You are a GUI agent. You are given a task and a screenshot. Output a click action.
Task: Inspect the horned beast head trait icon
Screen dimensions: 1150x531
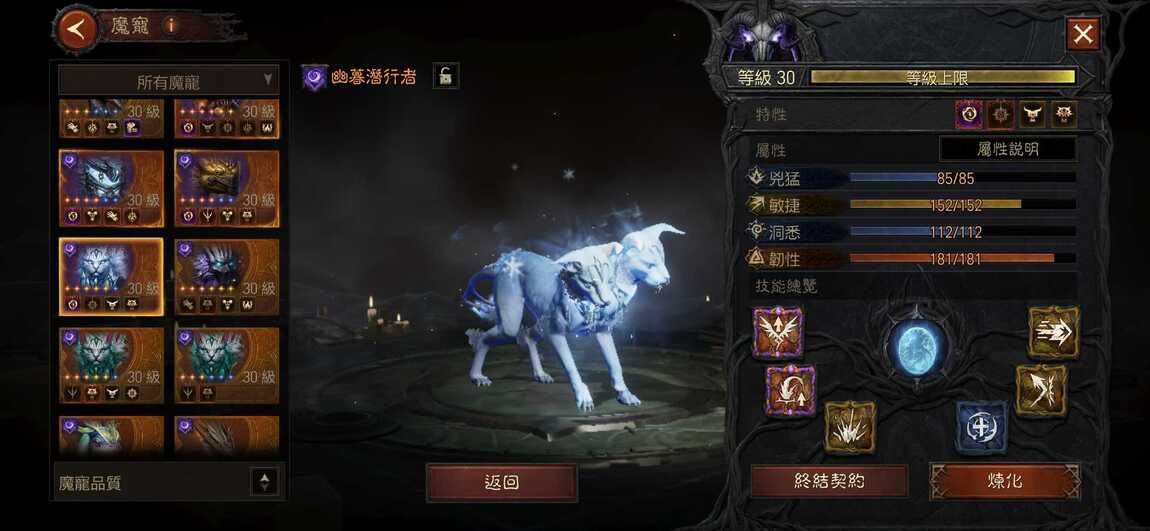[1031, 115]
